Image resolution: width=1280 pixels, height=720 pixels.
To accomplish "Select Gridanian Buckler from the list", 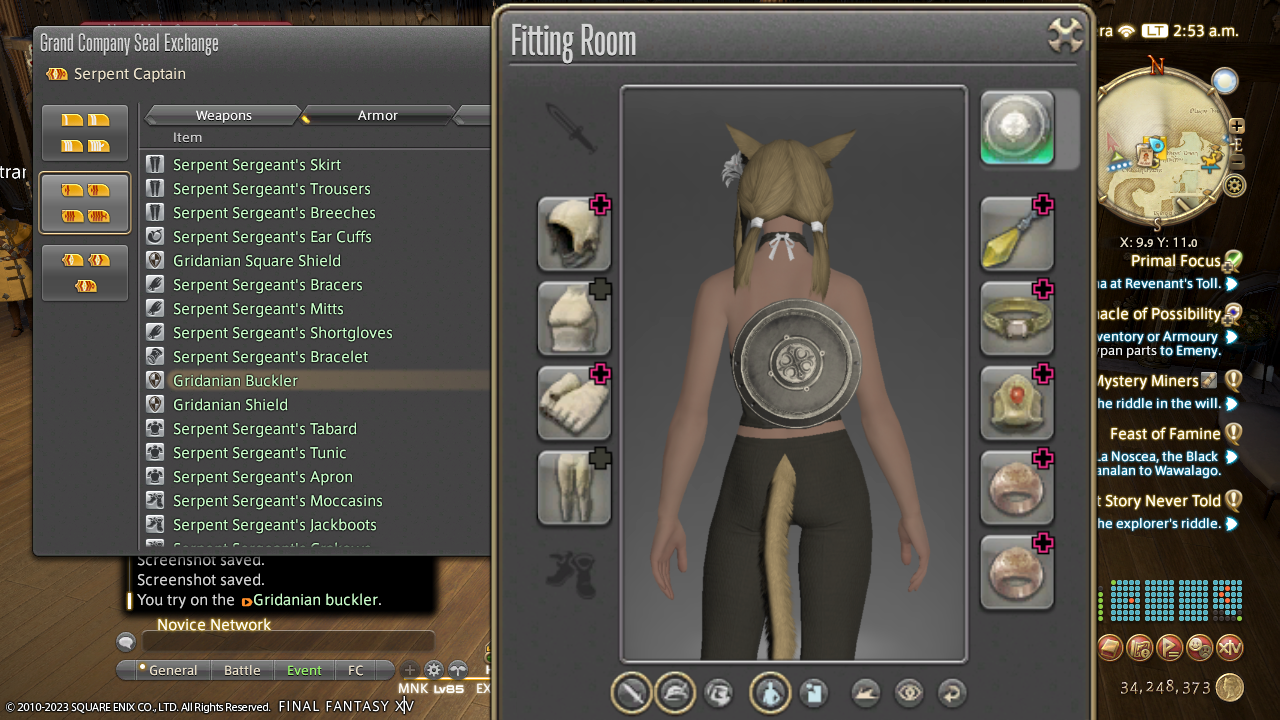I will point(235,381).
